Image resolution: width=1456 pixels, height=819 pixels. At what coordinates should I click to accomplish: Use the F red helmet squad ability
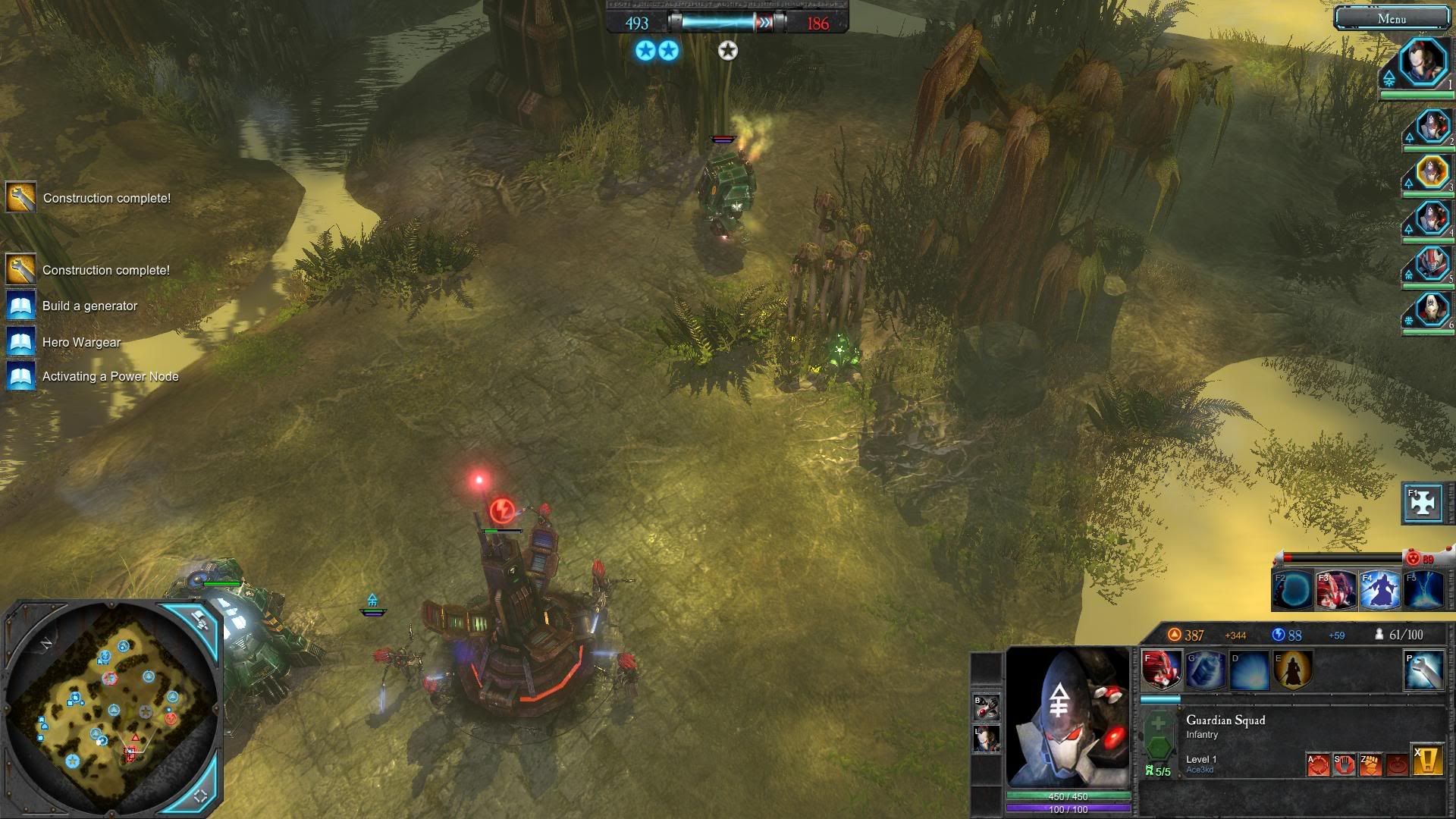1162,670
